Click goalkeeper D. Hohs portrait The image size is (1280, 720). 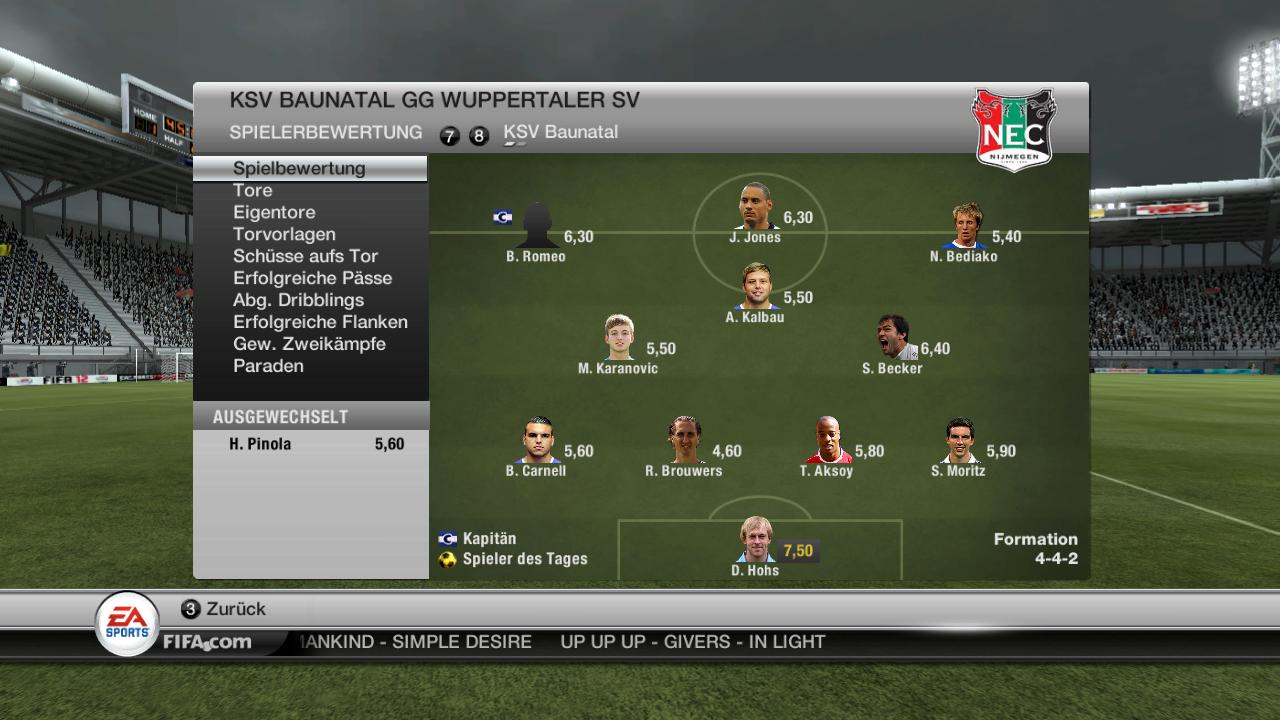coord(755,541)
